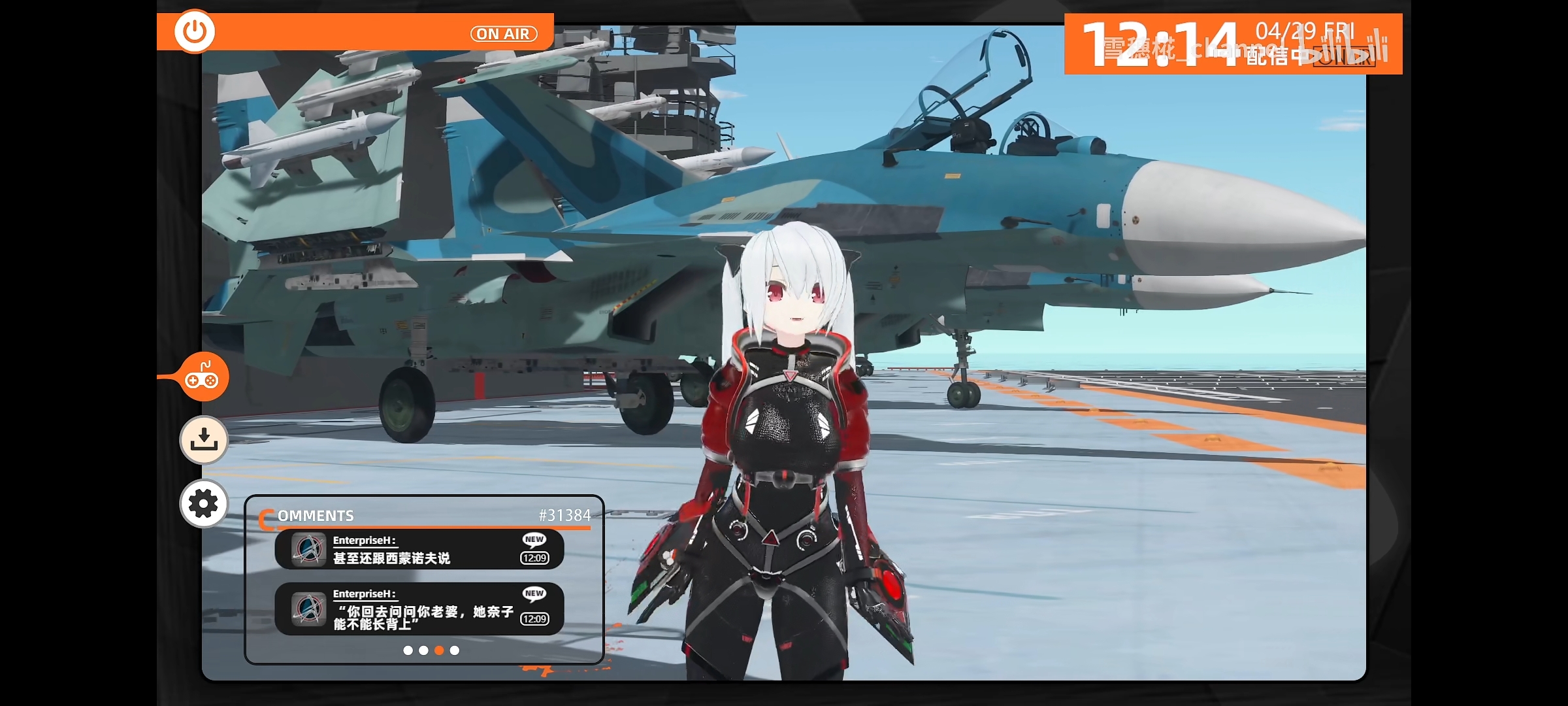Open the top EnterpriseH comment about 西蒙诺夫

click(x=419, y=549)
